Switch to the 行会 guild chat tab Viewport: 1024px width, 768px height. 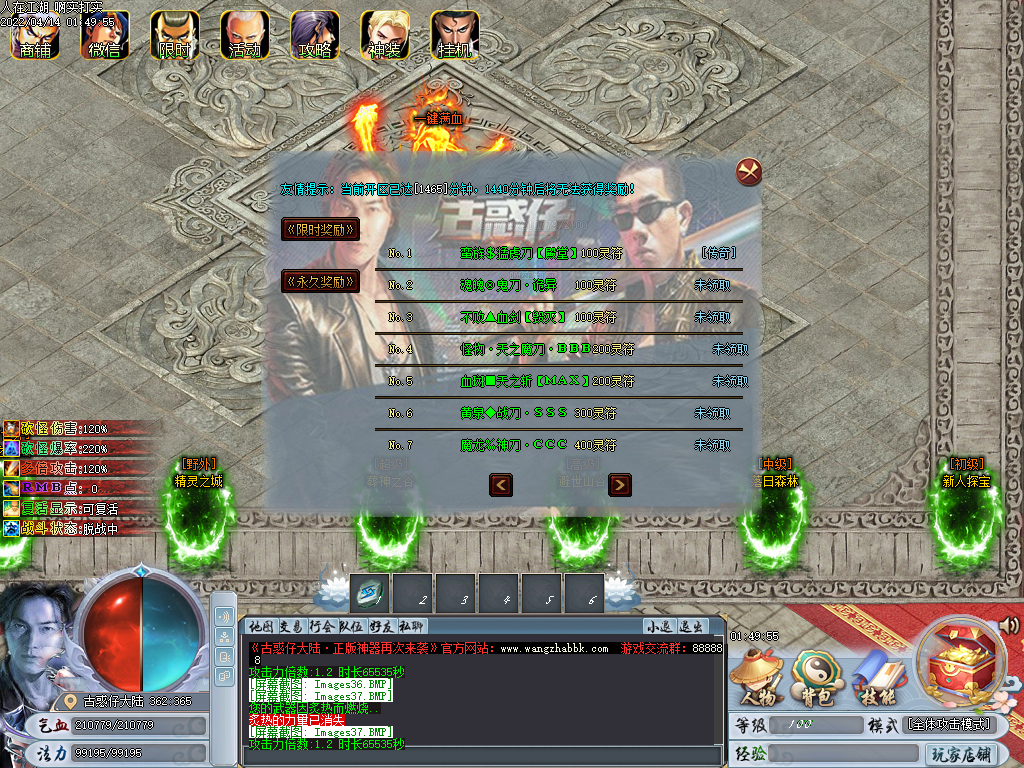[322, 626]
